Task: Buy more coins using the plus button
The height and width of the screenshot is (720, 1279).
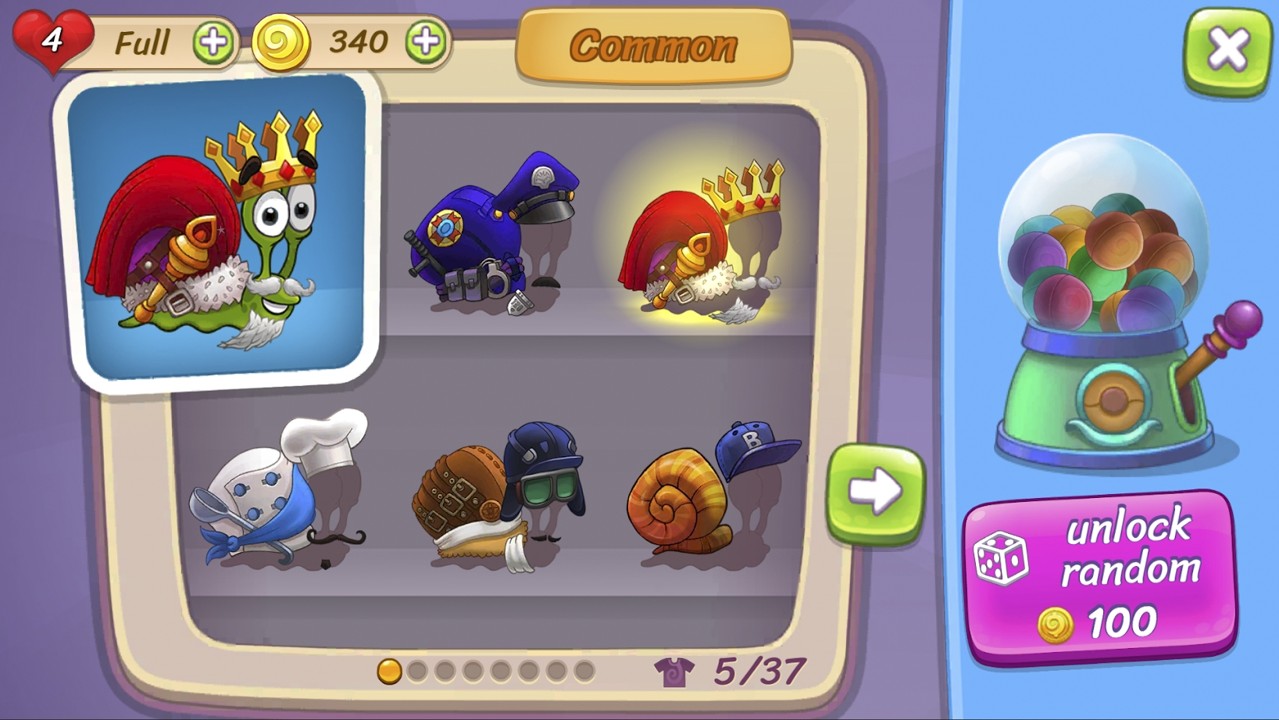Action: pos(426,42)
